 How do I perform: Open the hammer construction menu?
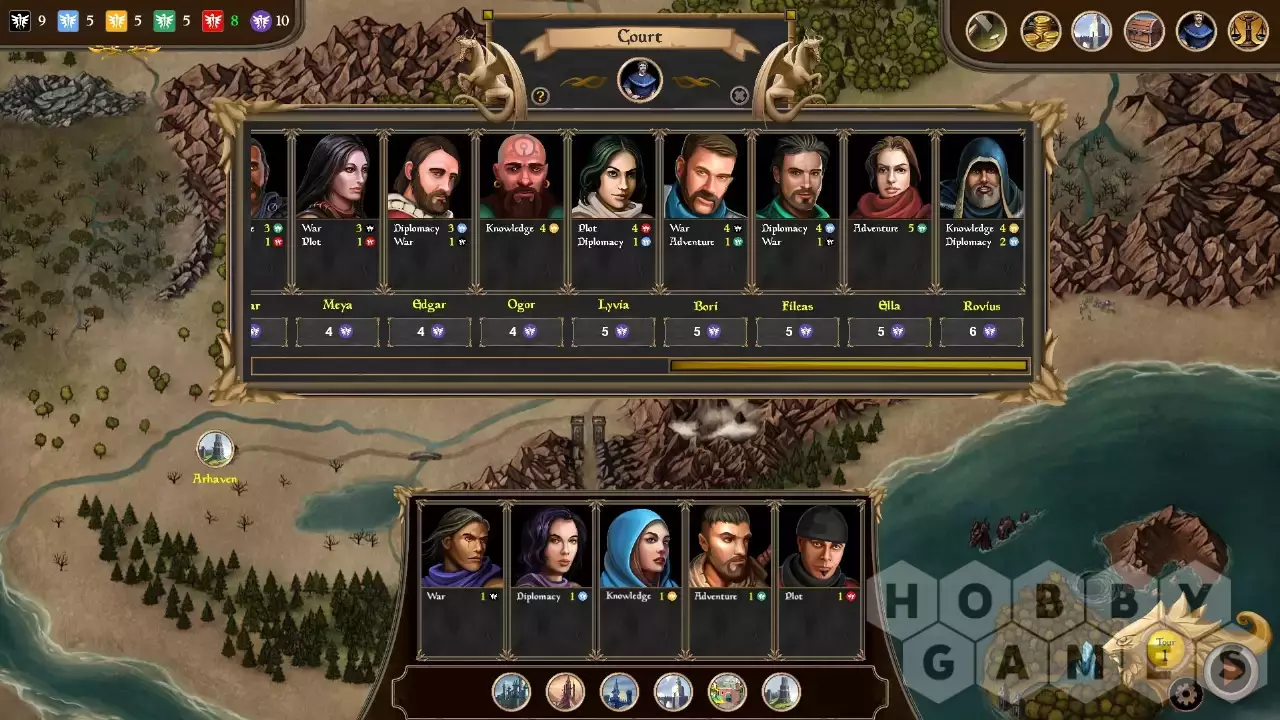(986, 31)
